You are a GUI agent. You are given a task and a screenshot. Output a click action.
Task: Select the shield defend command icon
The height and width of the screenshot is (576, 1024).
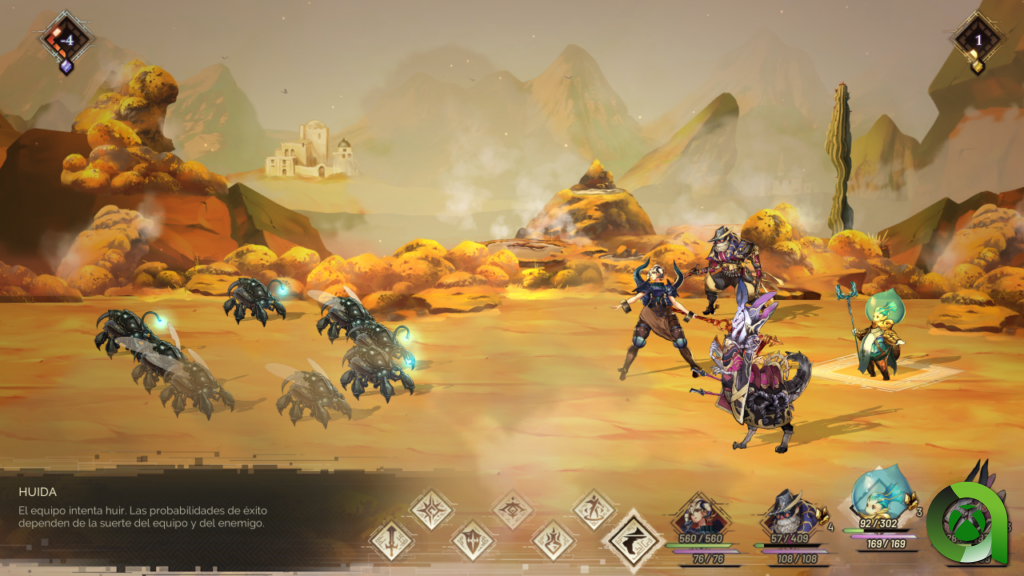(x=473, y=540)
